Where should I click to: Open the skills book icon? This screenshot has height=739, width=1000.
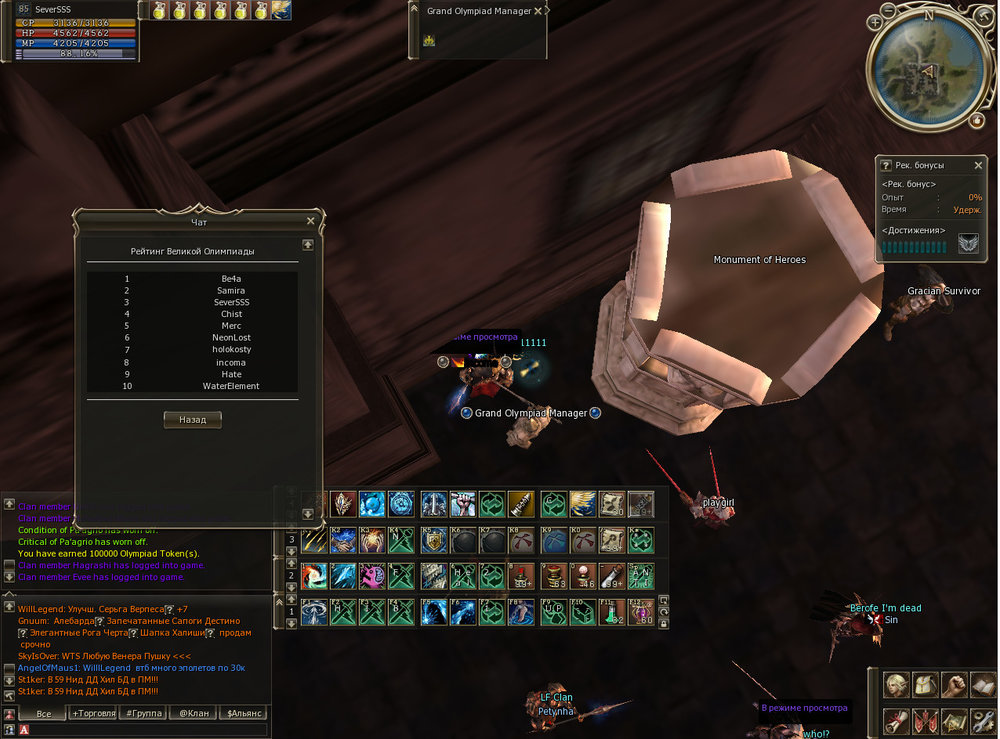[985, 685]
